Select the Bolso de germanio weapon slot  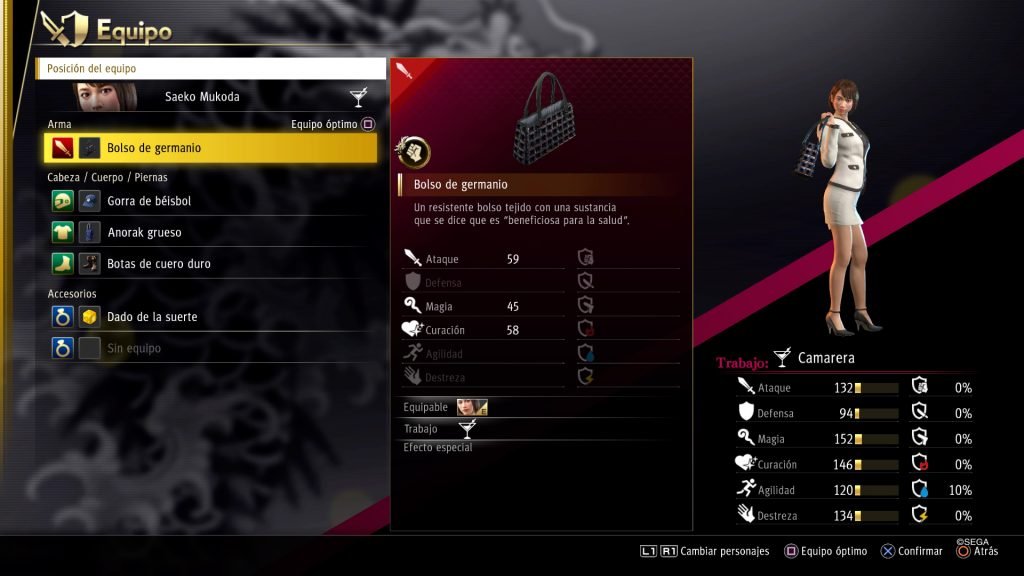pyautogui.click(x=211, y=148)
